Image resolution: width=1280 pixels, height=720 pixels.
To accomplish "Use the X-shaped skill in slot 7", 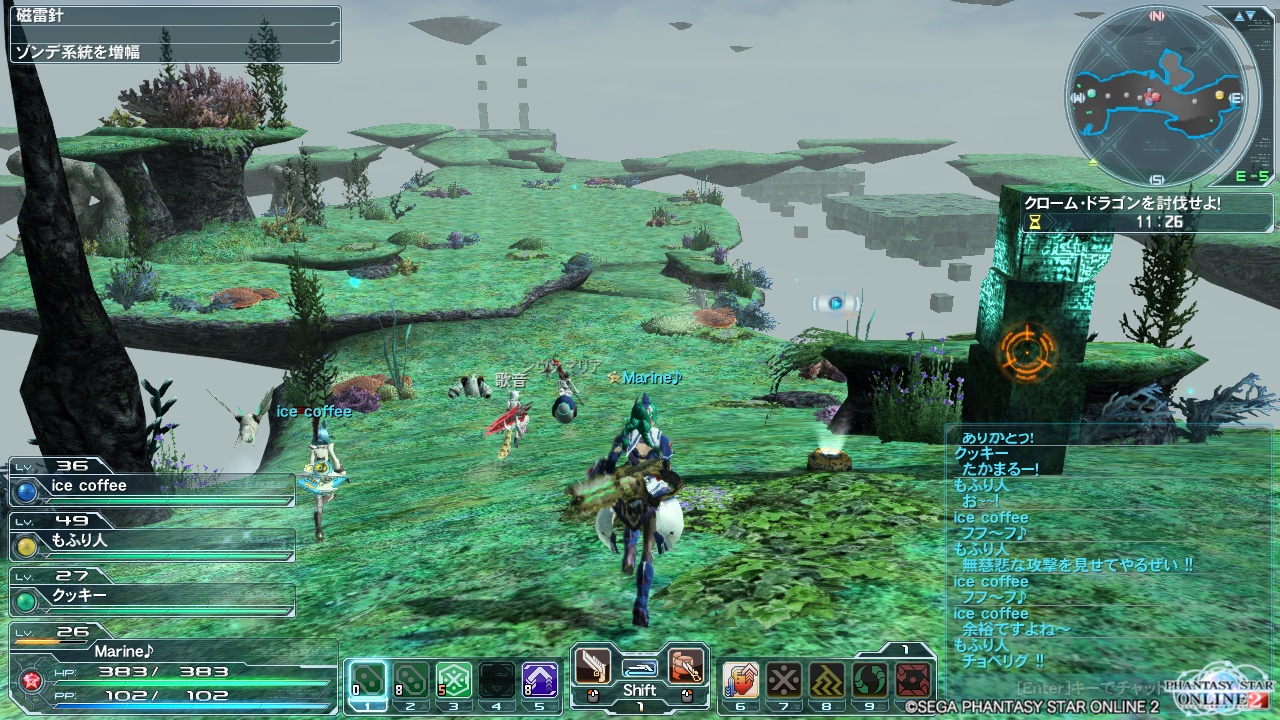I will 784,682.
